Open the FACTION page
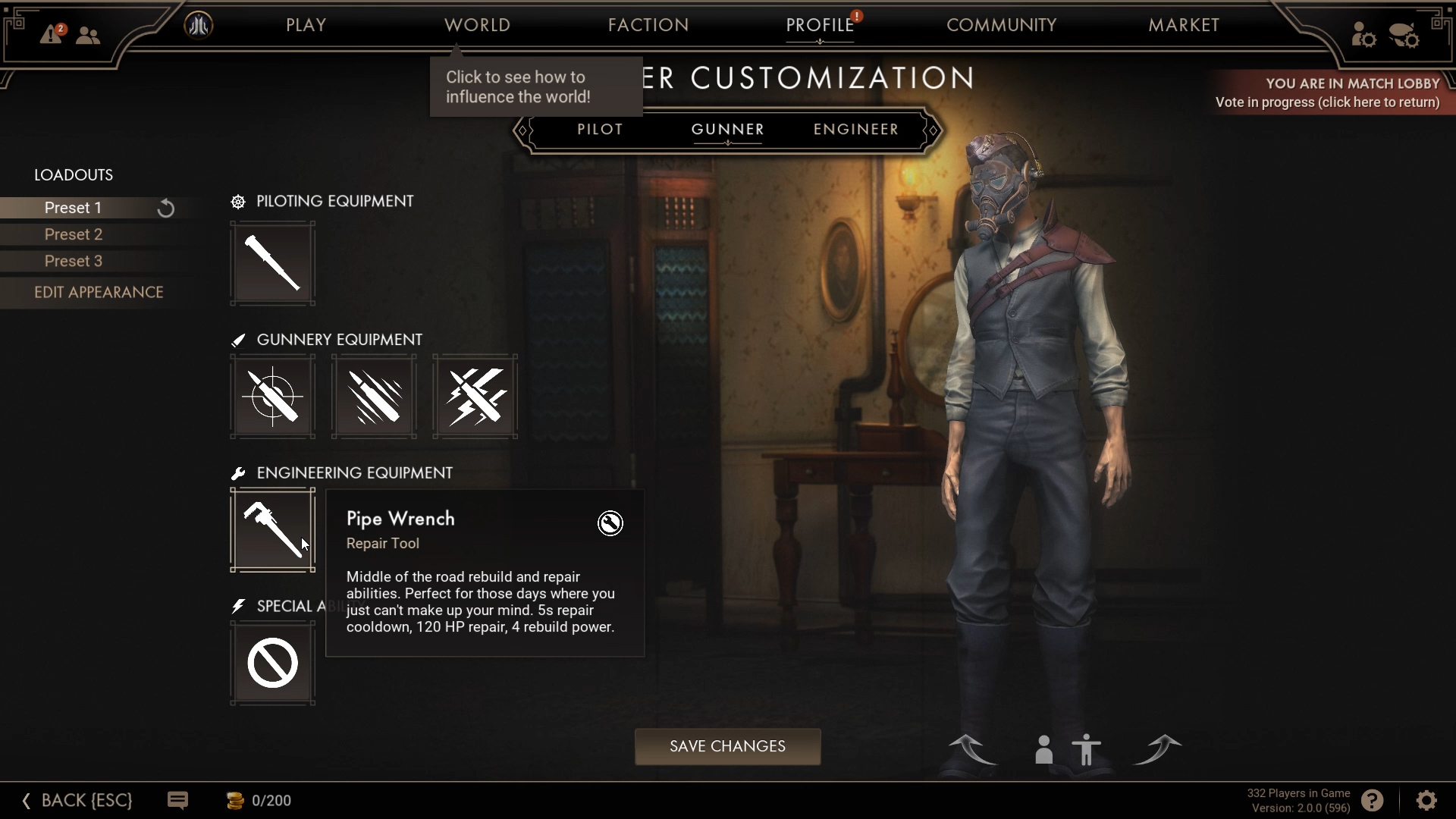1456x819 pixels. pyautogui.click(x=648, y=25)
